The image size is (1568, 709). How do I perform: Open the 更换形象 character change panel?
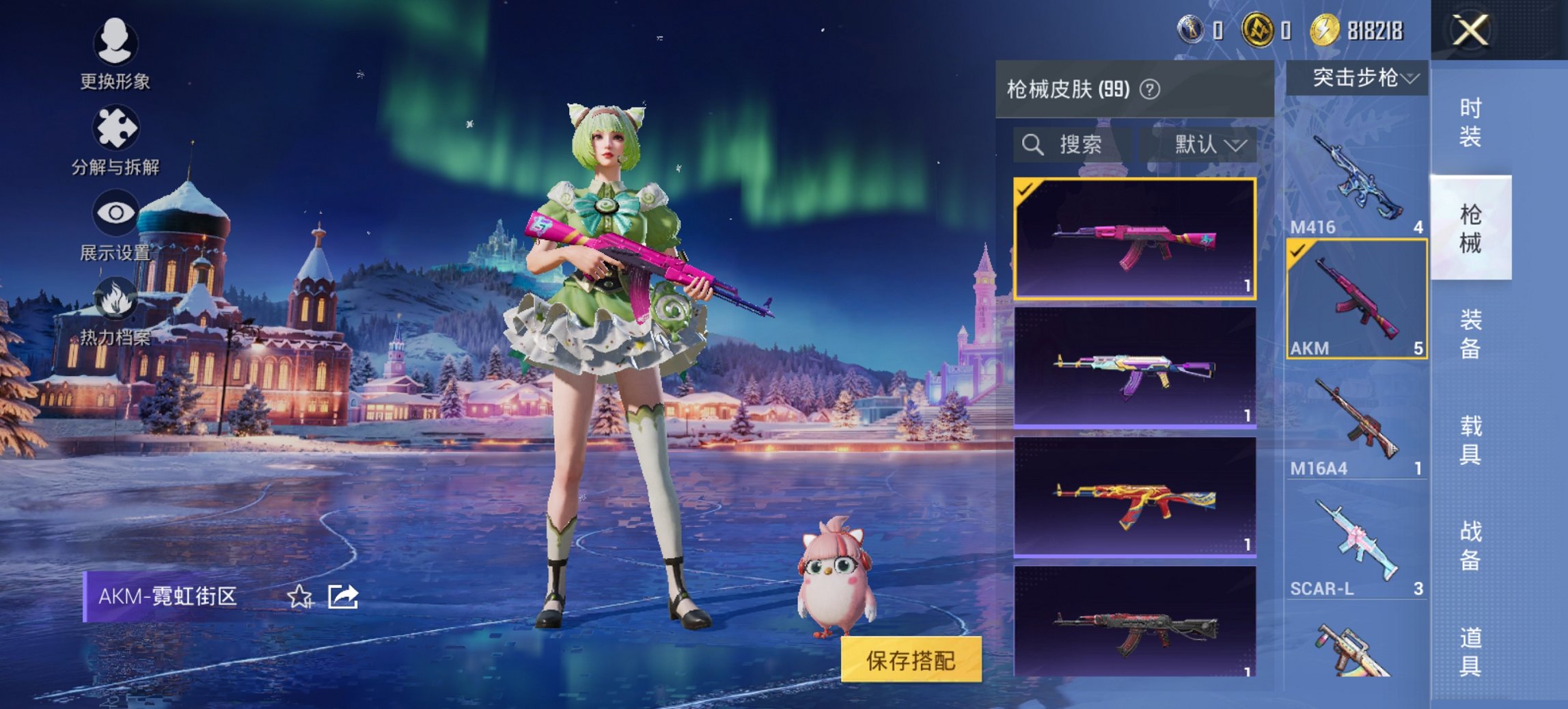tap(116, 58)
